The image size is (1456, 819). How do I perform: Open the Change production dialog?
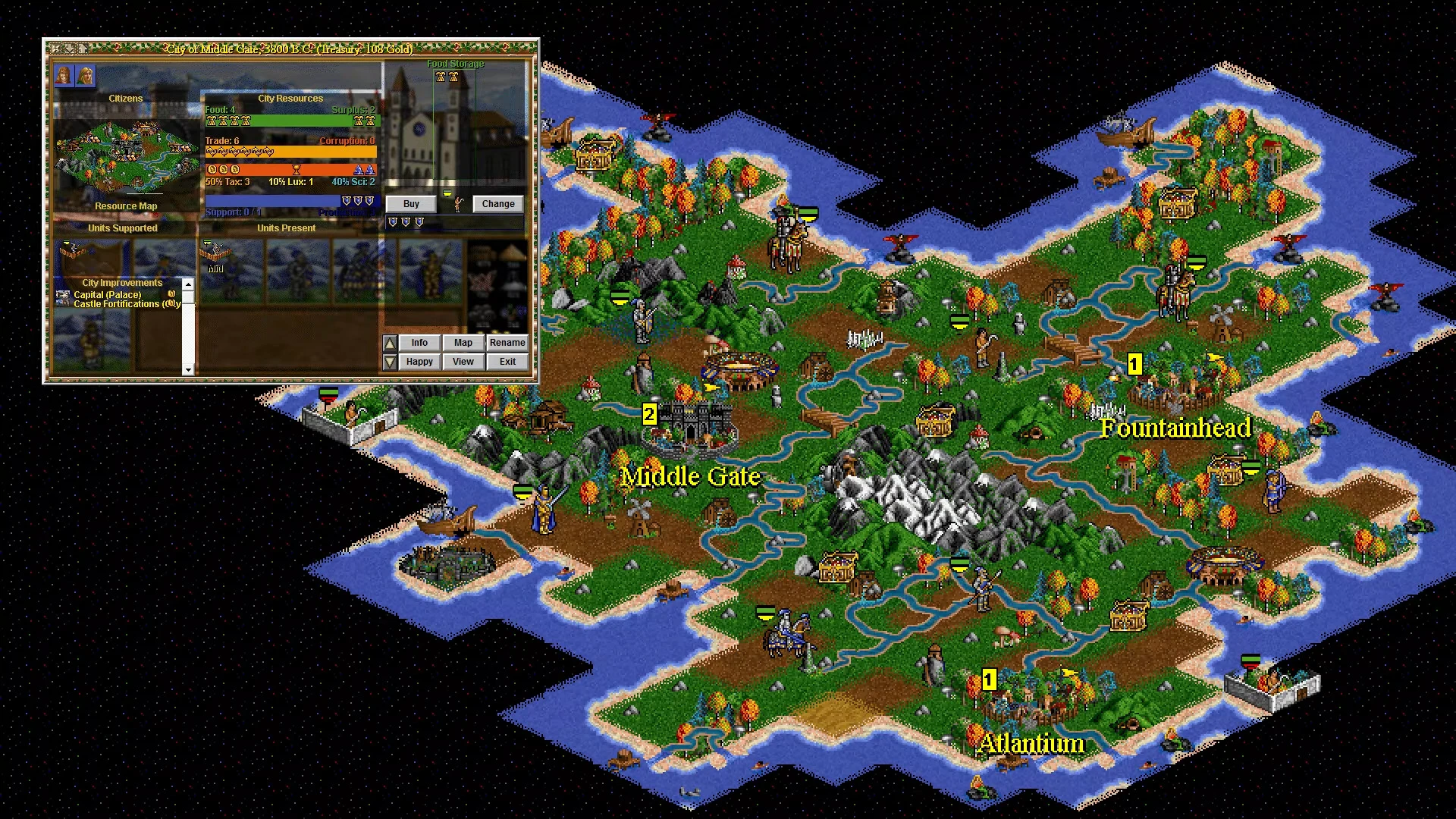[497, 204]
